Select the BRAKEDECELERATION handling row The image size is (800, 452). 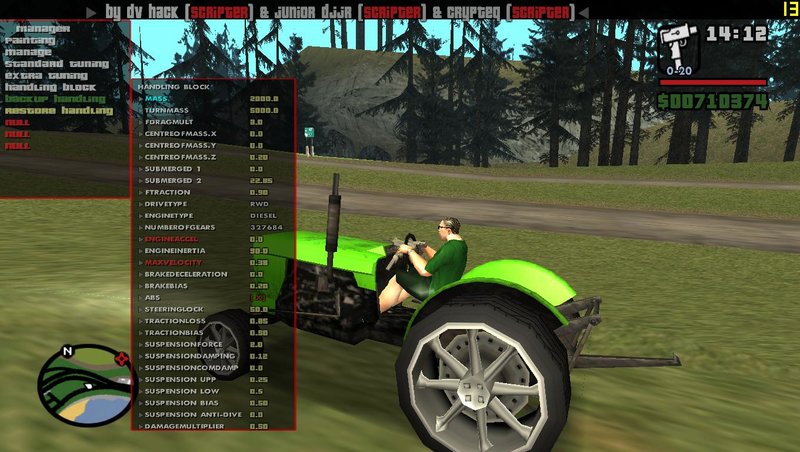click(189, 274)
